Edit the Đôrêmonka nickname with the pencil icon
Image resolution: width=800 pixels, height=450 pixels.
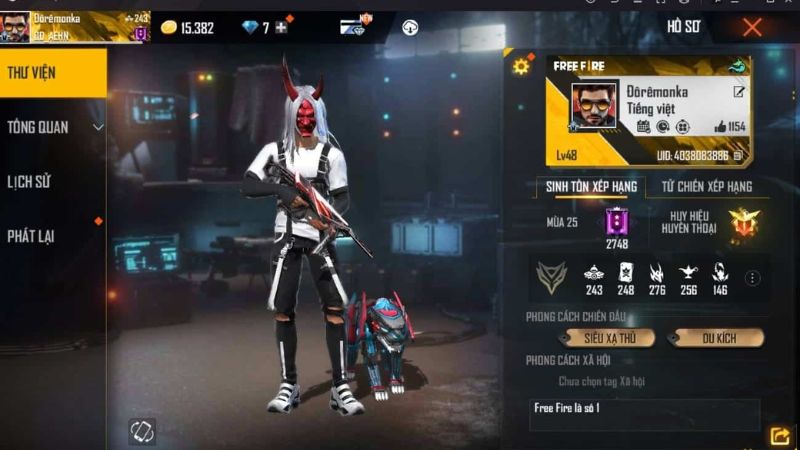click(x=739, y=92)
